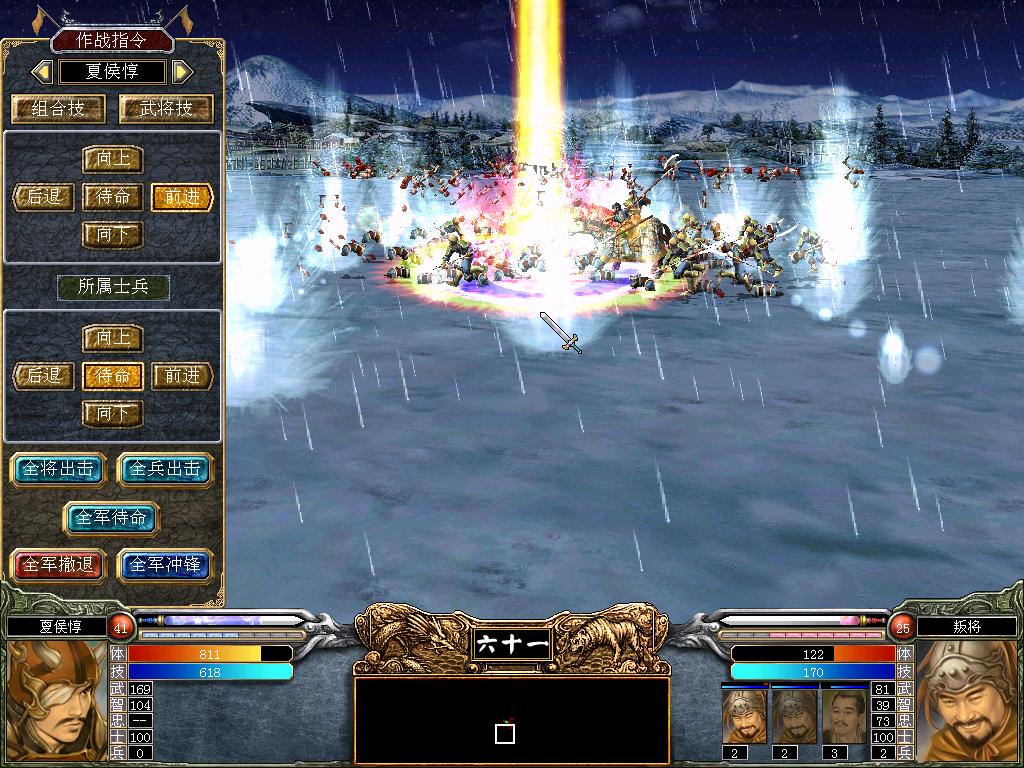Viewport: 1024px width, 768px height.
Task: Select the bareheaded enemy officer portrait
Action: pos(844,717)
